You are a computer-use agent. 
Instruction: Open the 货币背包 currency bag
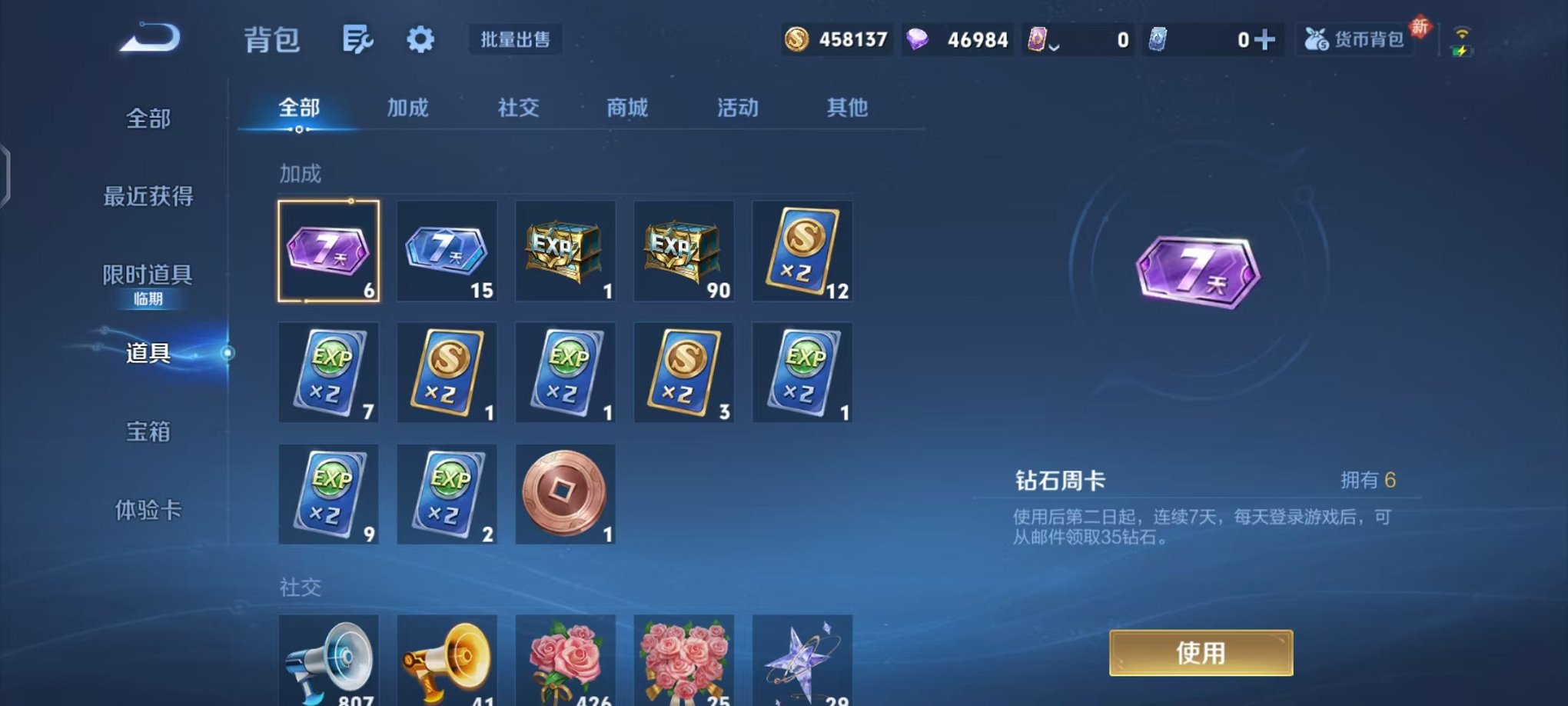[x=1354, y=38]
